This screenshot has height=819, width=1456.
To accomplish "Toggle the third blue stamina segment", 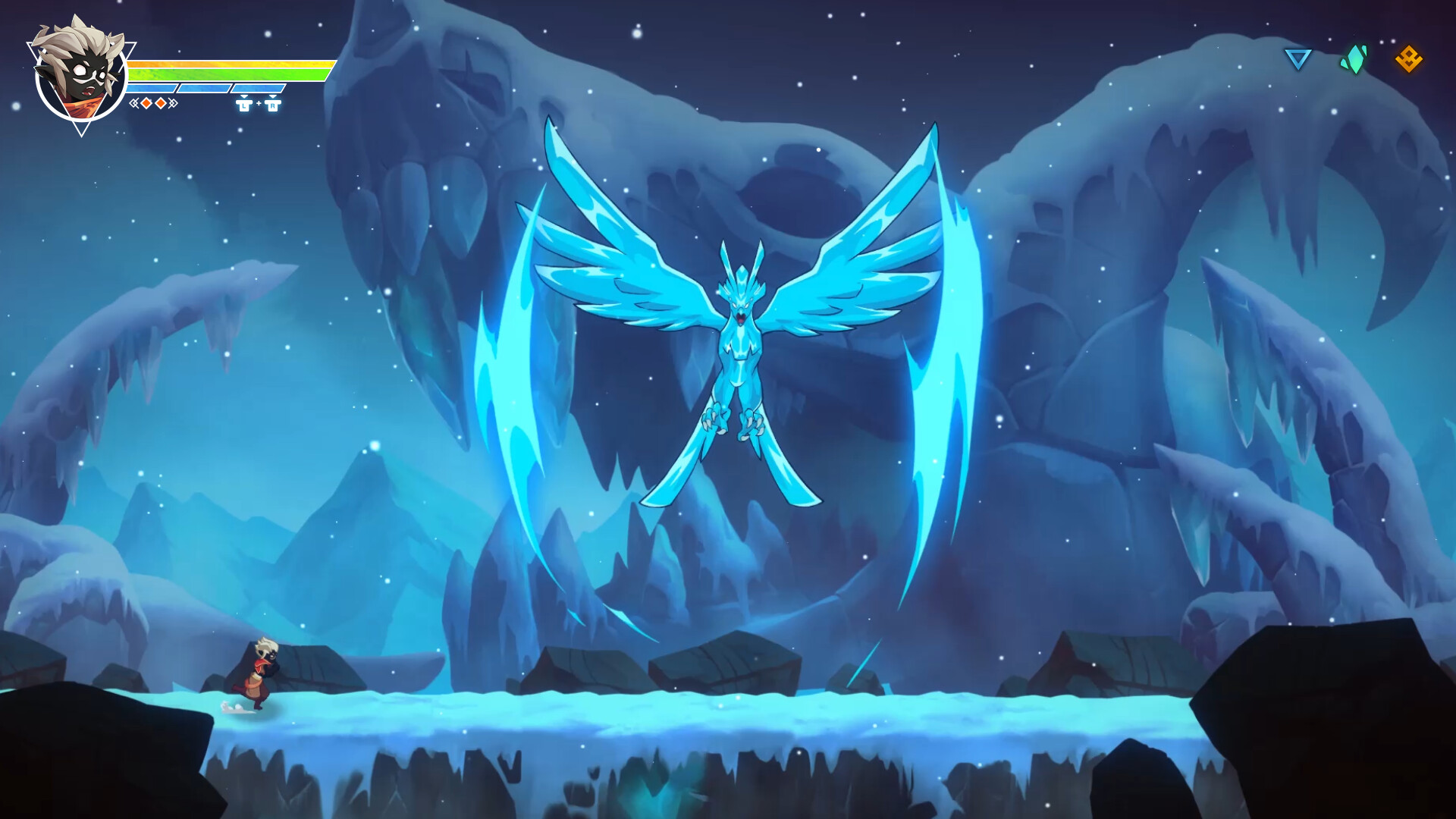I will pyautogui.click(x=258, y=88).
